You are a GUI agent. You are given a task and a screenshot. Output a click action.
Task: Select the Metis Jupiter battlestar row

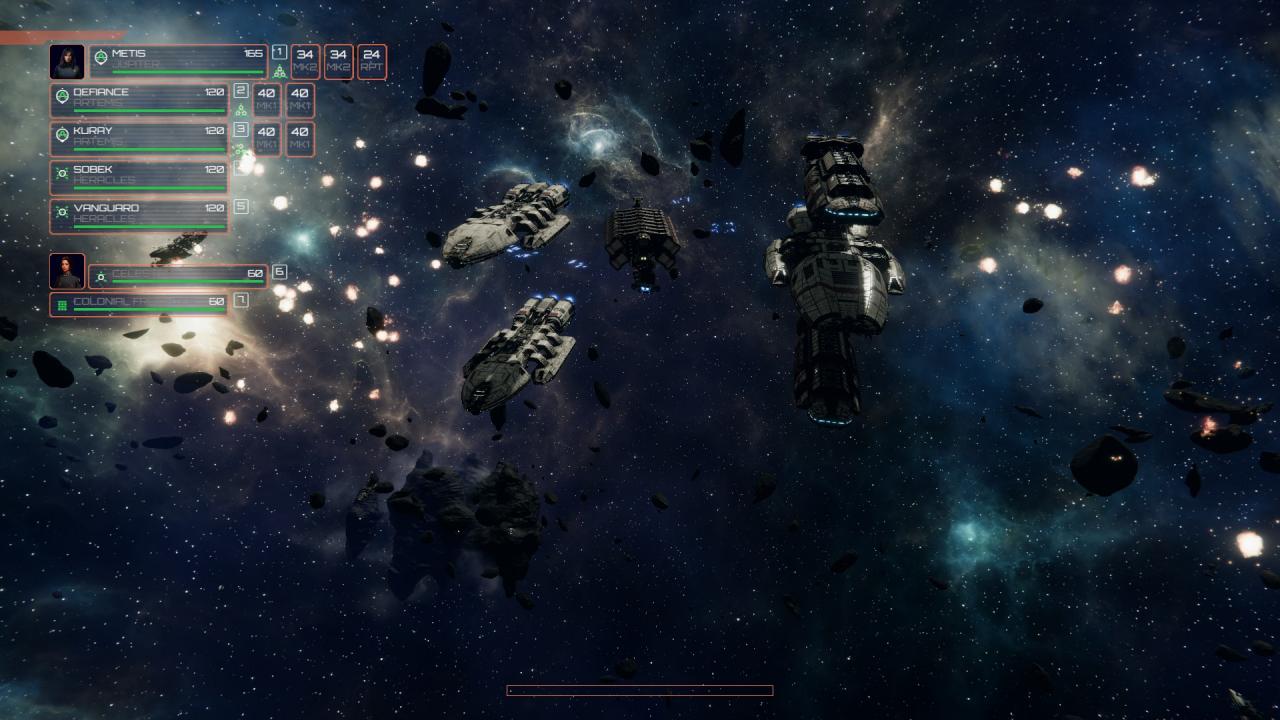click(x=178, y=61)
